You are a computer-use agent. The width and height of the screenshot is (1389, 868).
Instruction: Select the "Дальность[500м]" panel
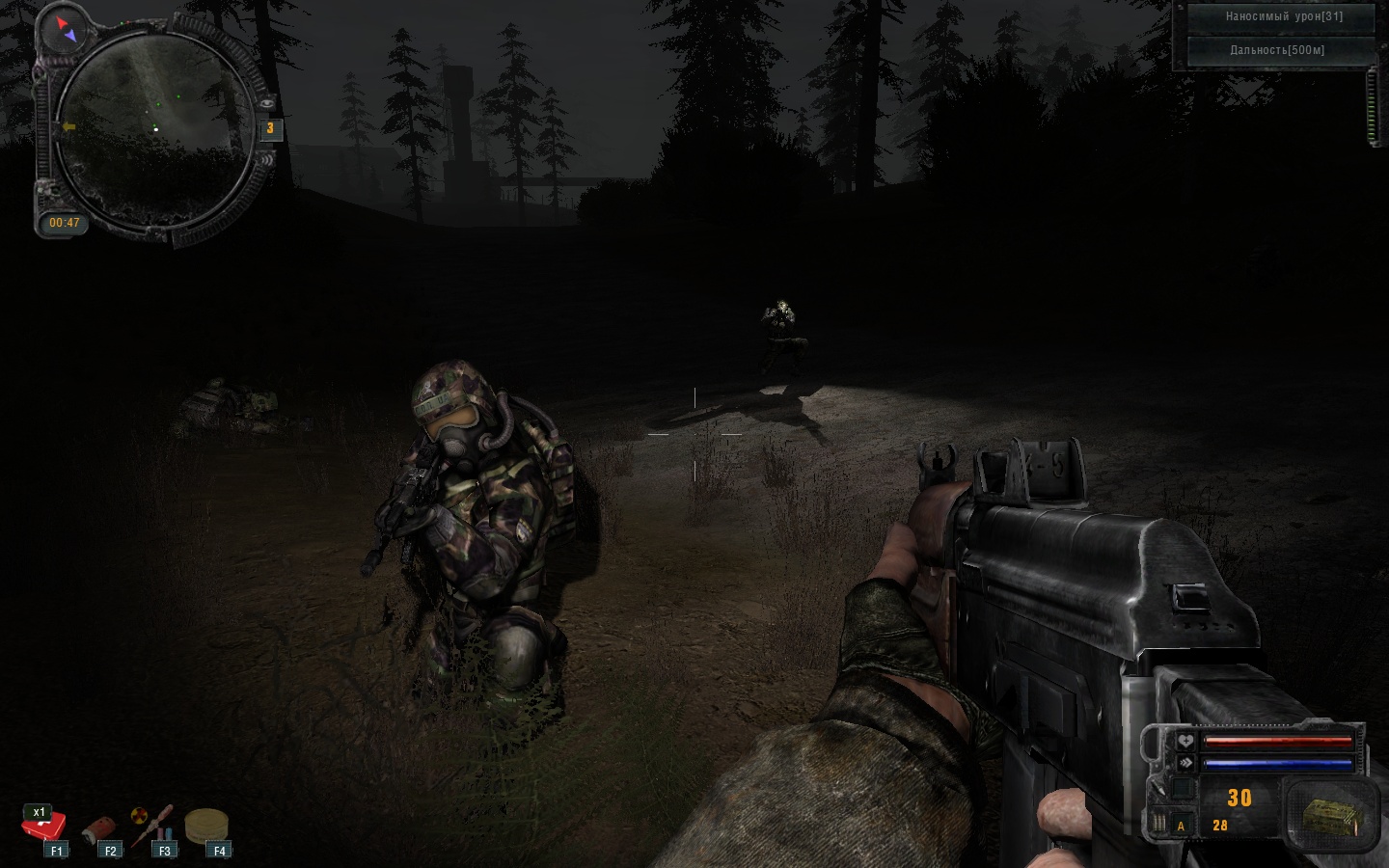1278,50
